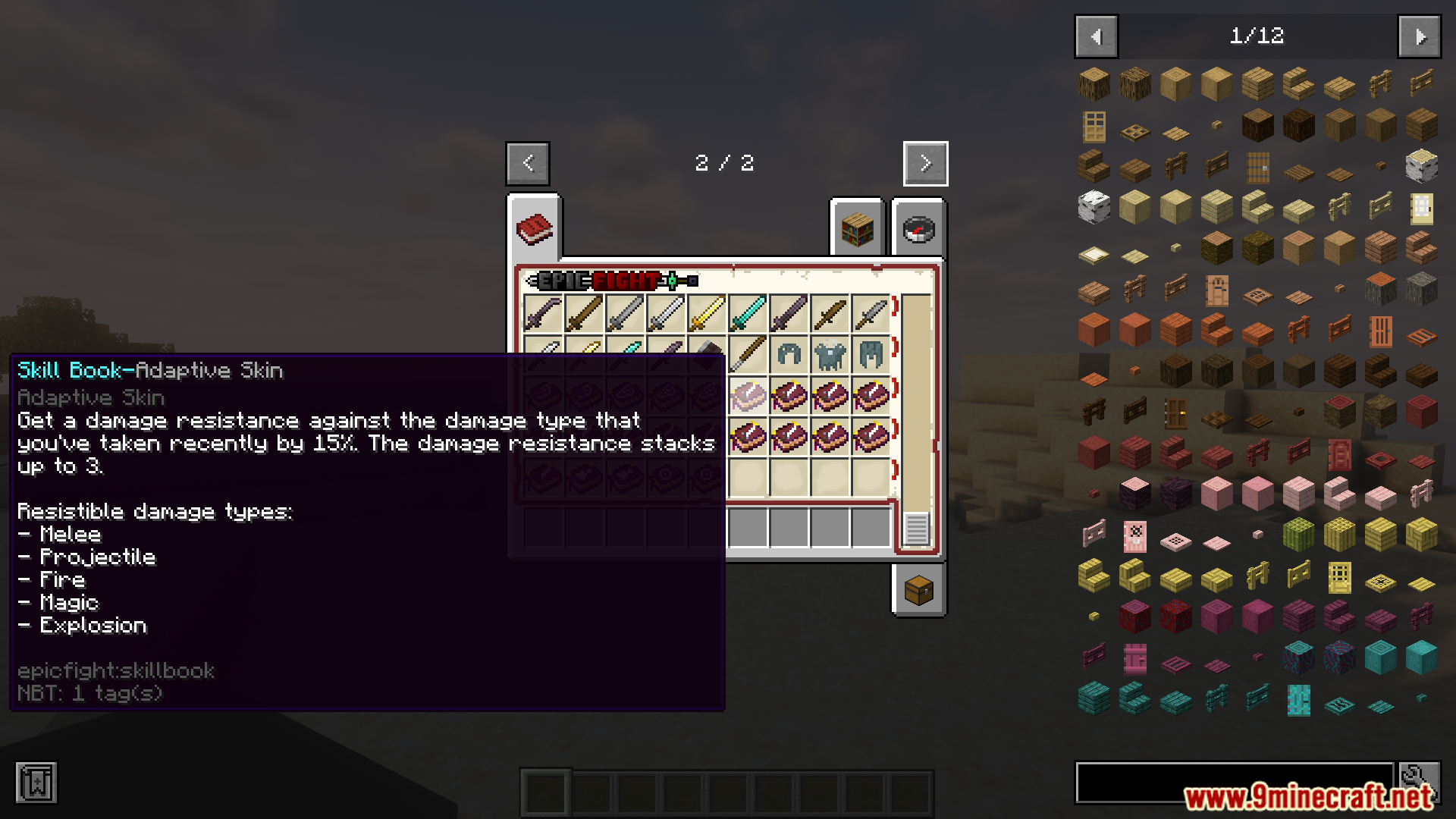
Task: Open the chest survival inventory tab
Action: [x=918, y=590]
